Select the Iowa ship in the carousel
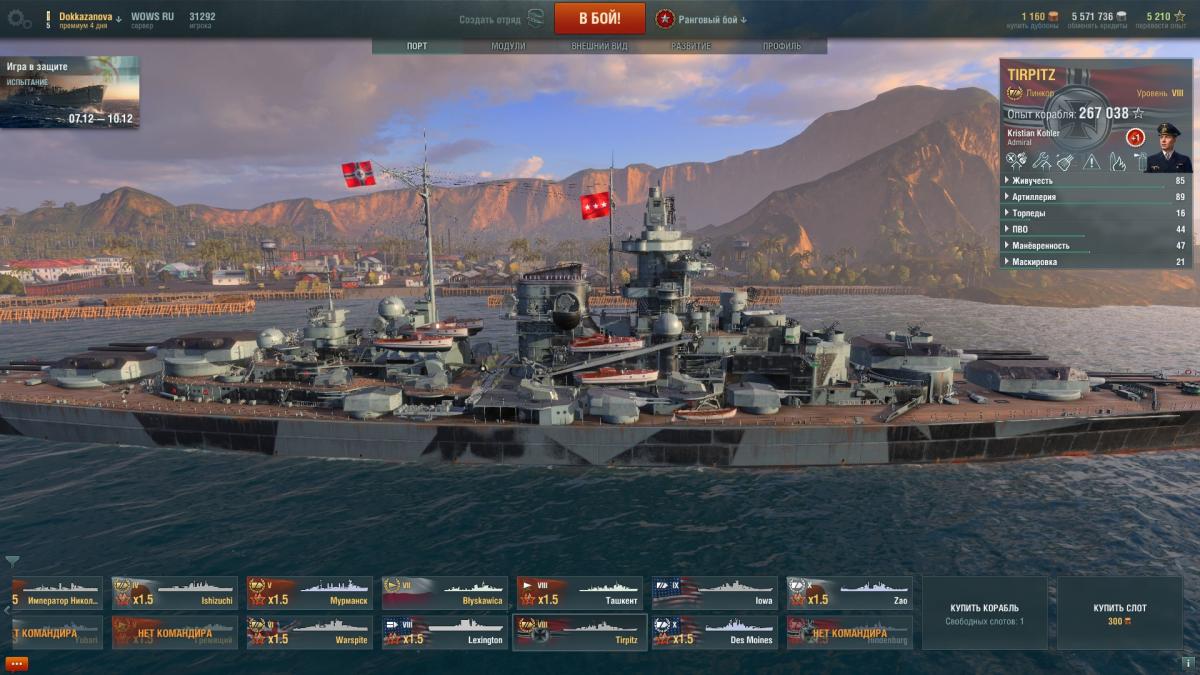This screenshot has width=1200, height=675. click(x=714, y=593)
